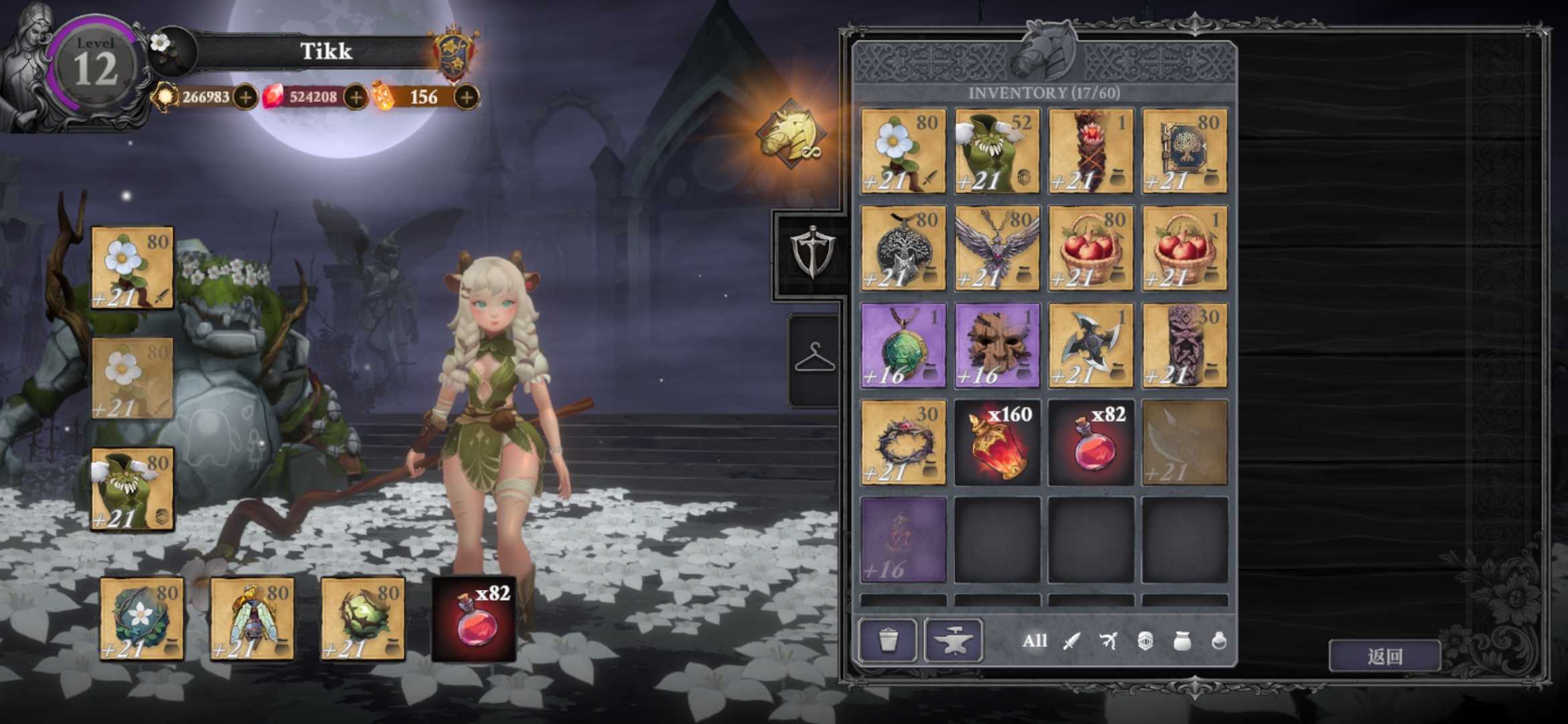Add more lanterns with plus button
This screenshot has width=1568, height=724.
(466, 98)
